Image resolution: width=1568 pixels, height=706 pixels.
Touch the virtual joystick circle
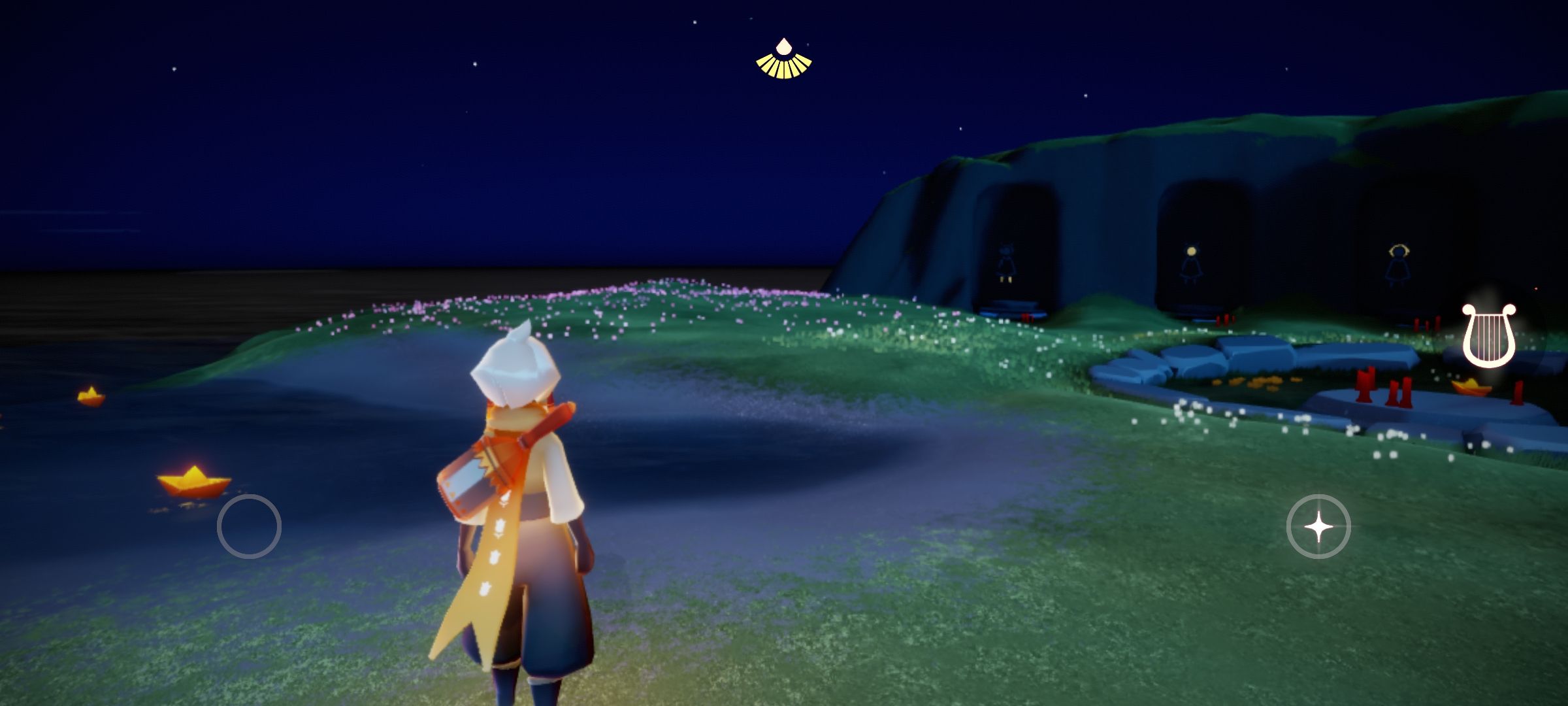249,527
